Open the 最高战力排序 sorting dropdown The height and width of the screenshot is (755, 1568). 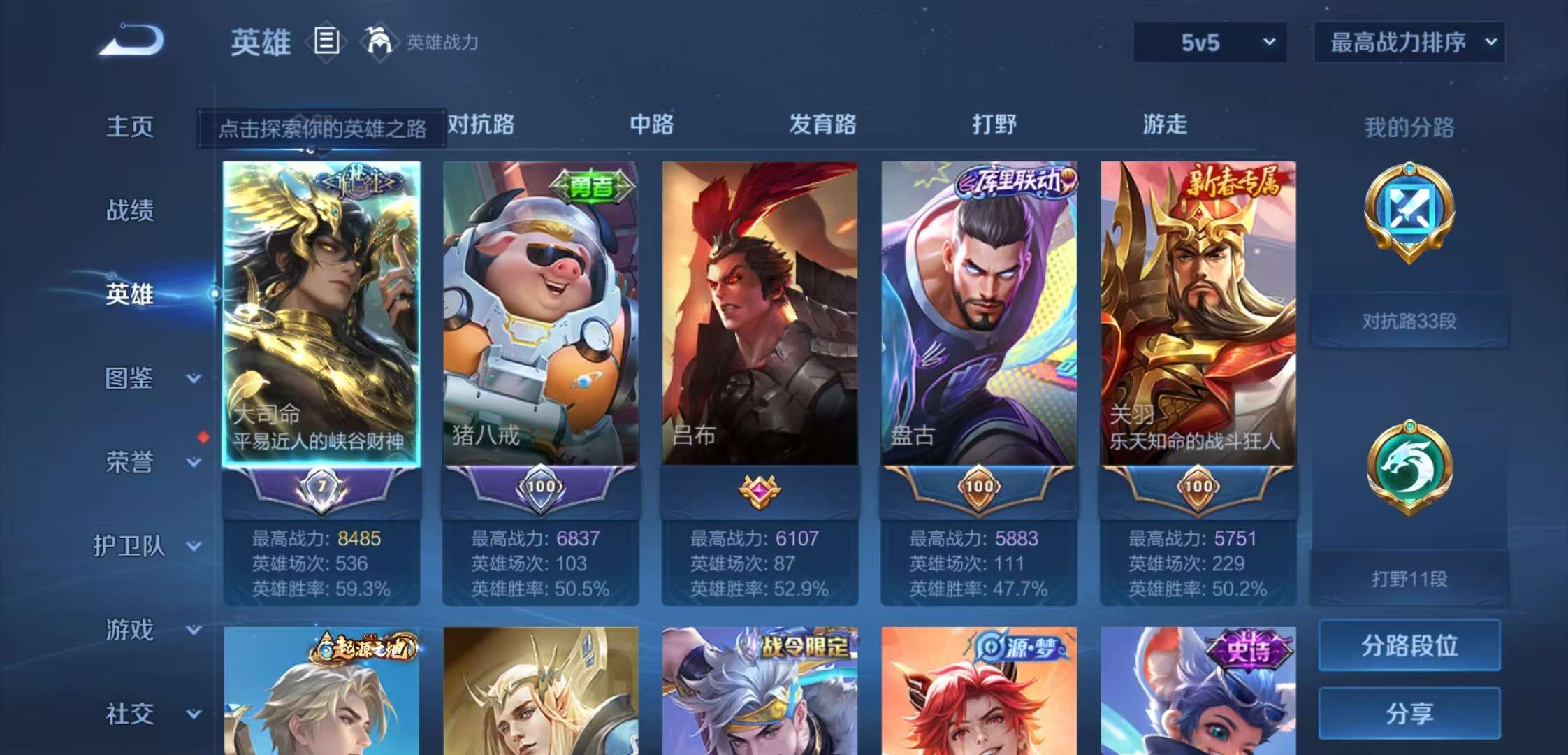pos(1408,41)
